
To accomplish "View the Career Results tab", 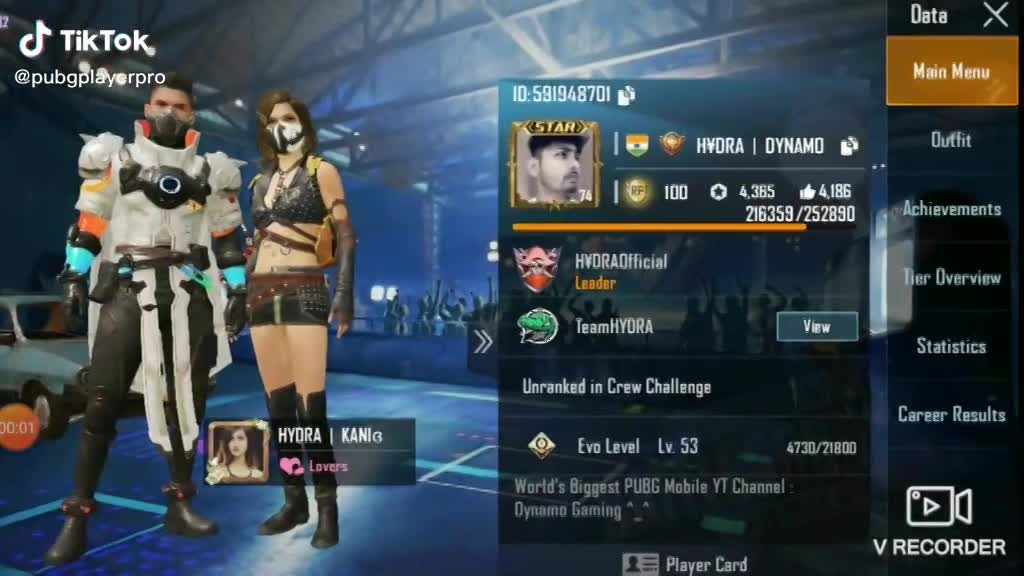I will [950, 414].
